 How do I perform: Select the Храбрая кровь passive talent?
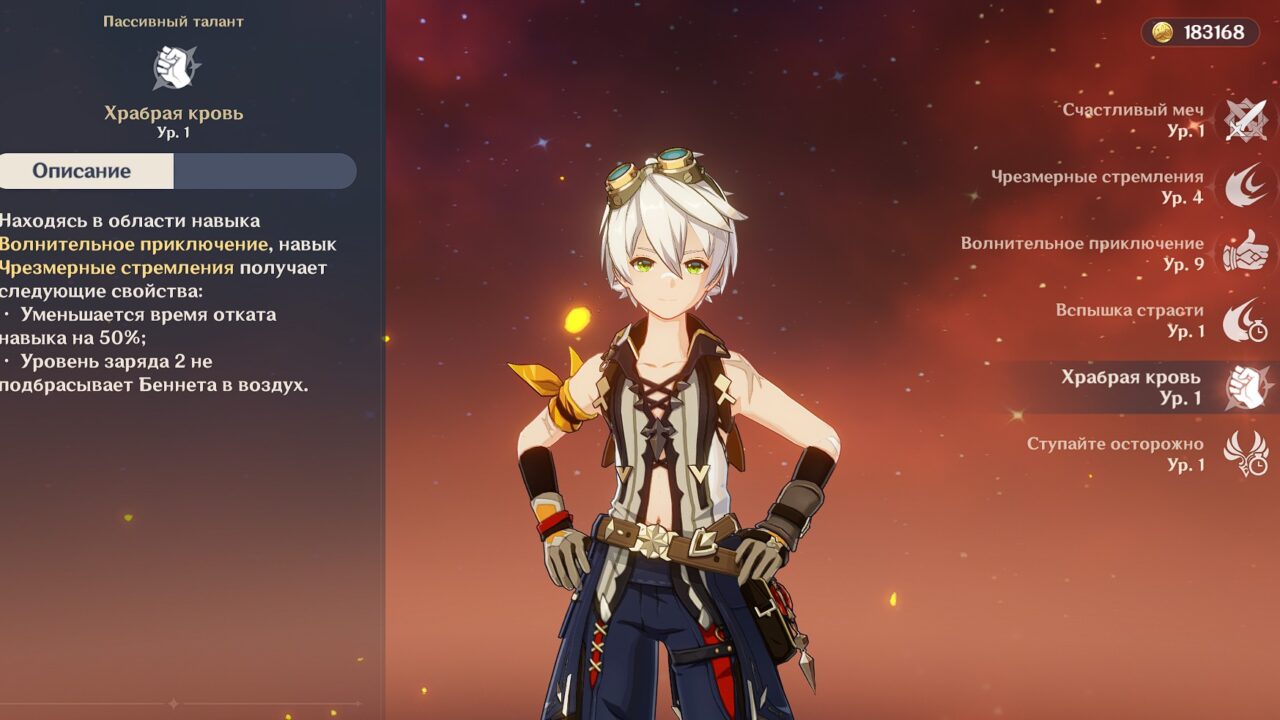pyautogui.click(x=1244, y=387)
